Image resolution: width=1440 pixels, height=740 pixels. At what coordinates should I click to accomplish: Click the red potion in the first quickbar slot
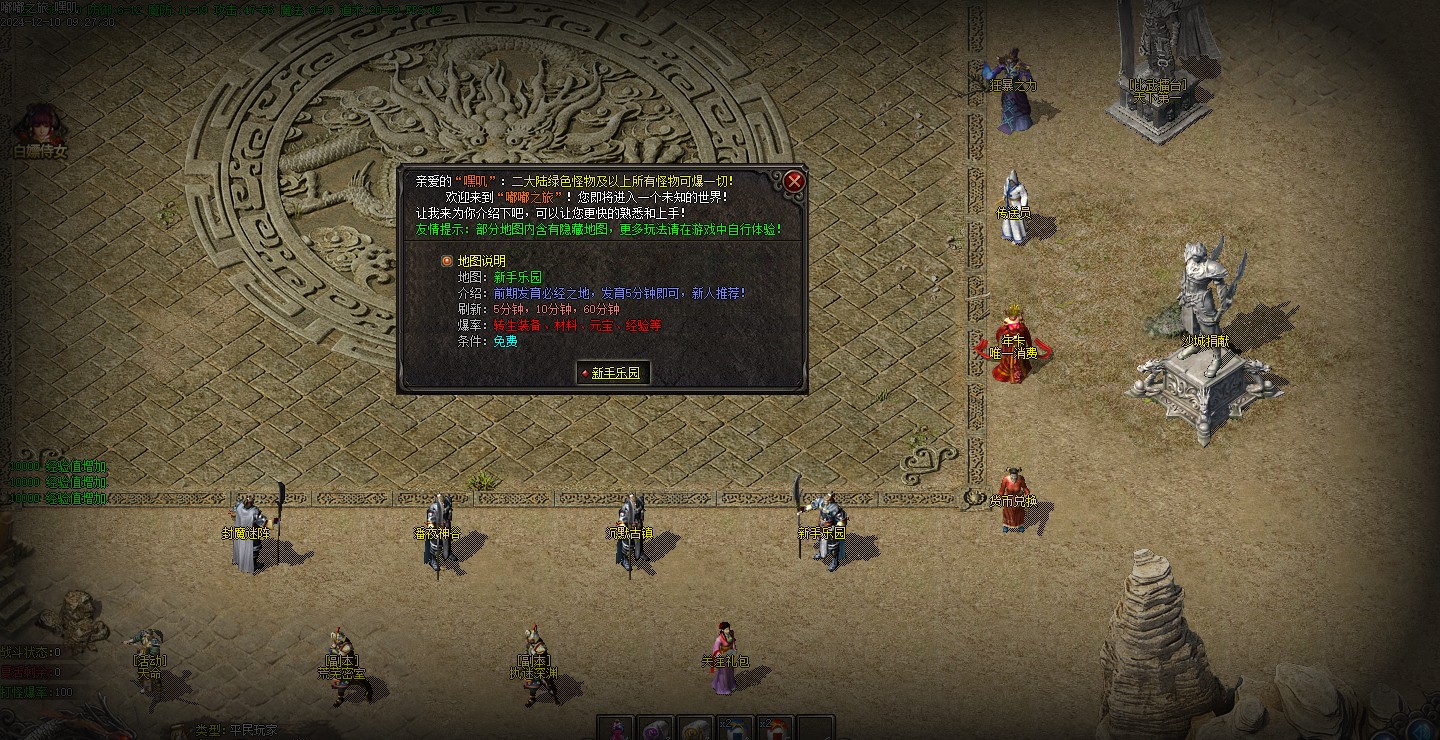617,728
